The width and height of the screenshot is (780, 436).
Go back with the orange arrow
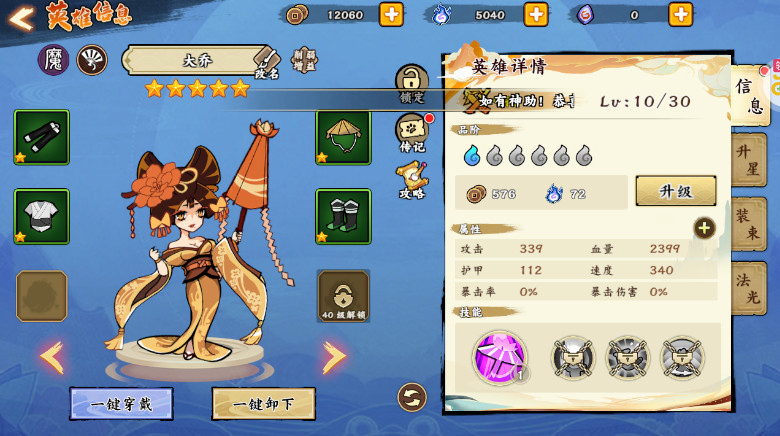[21, 16]
